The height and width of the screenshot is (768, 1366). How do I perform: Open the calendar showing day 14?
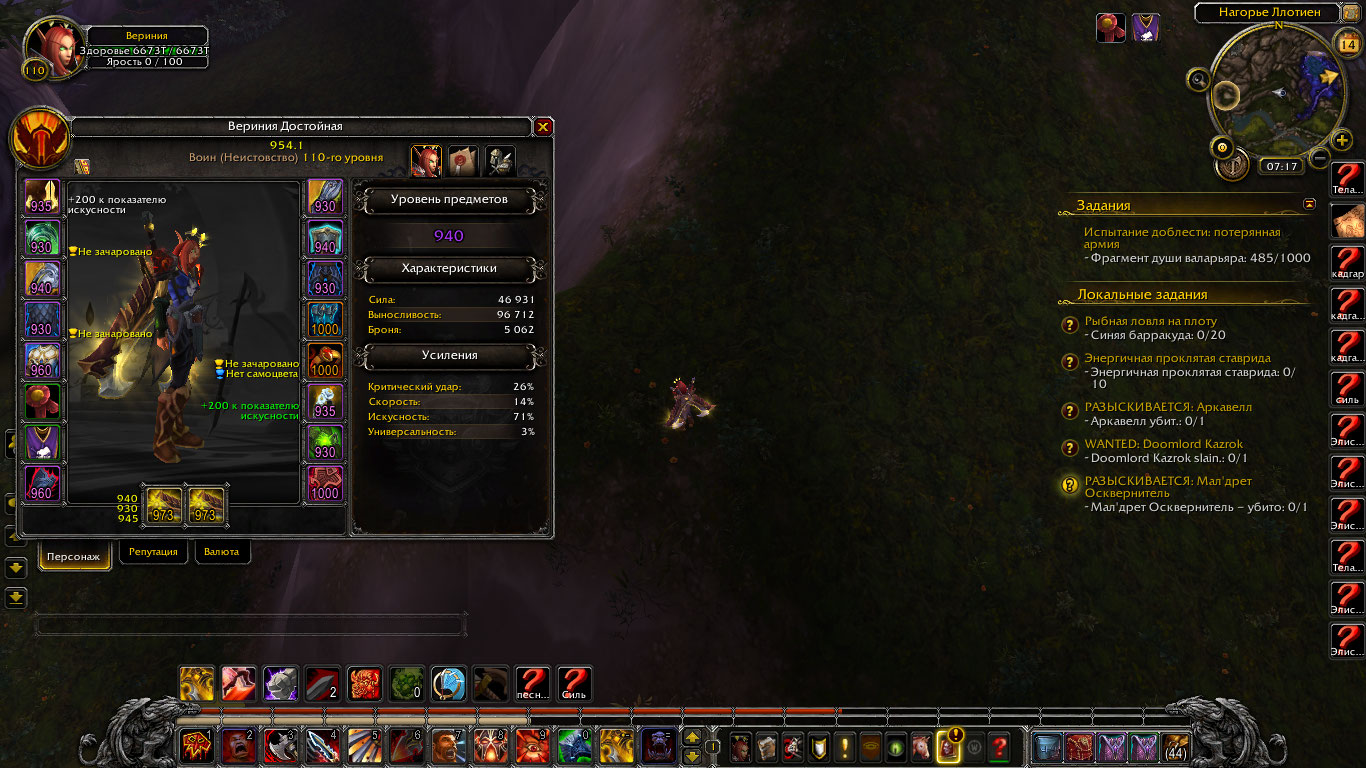tap(1346, 44)
